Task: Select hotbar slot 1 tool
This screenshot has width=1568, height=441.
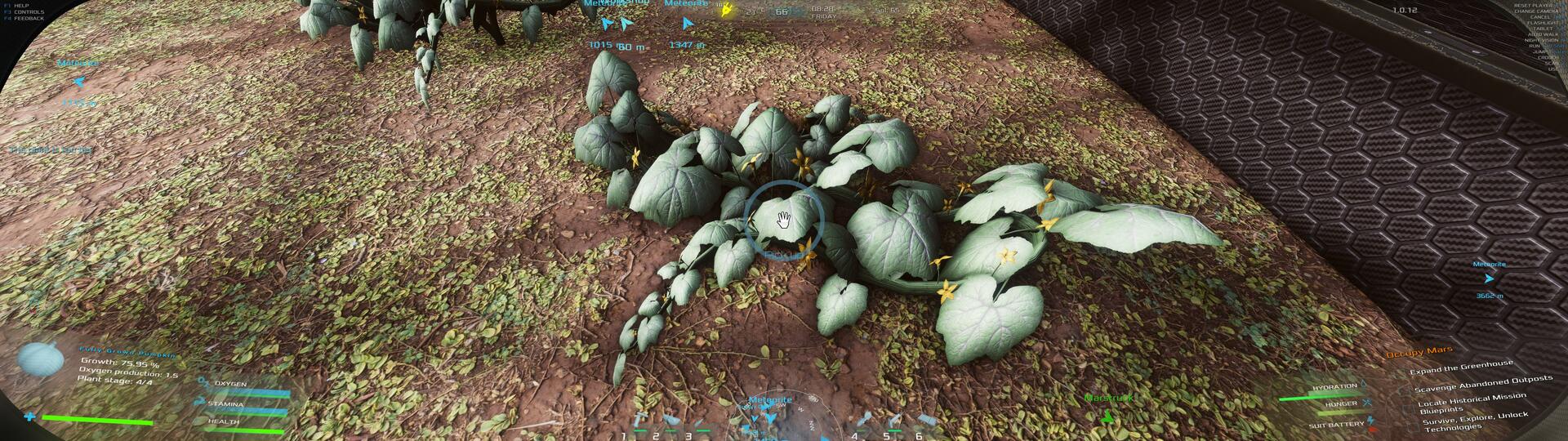Action: pyautogui.click(x=637, y=421)
